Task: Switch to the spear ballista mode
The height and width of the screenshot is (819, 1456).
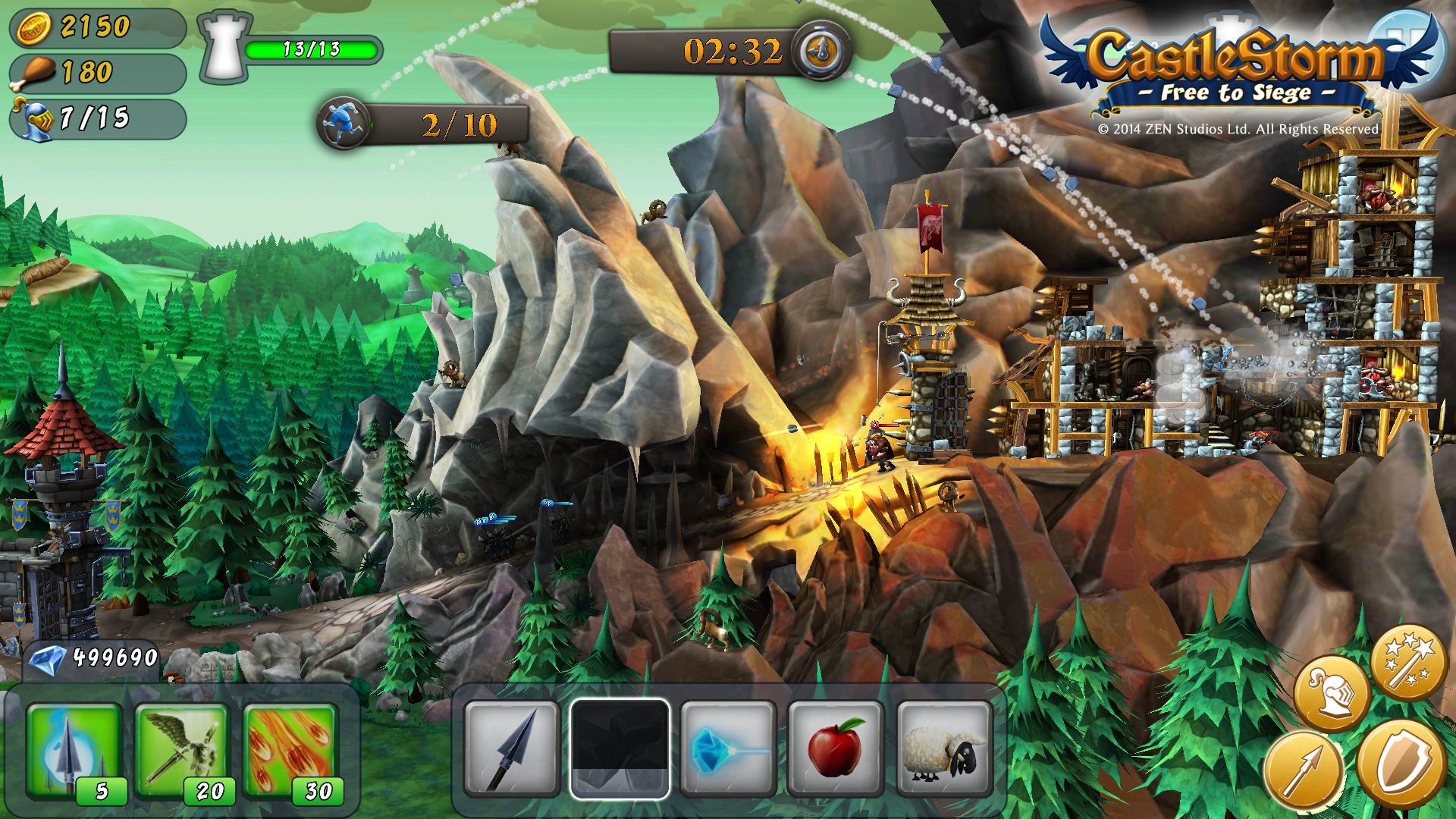Action: (x=1303, y=770)
